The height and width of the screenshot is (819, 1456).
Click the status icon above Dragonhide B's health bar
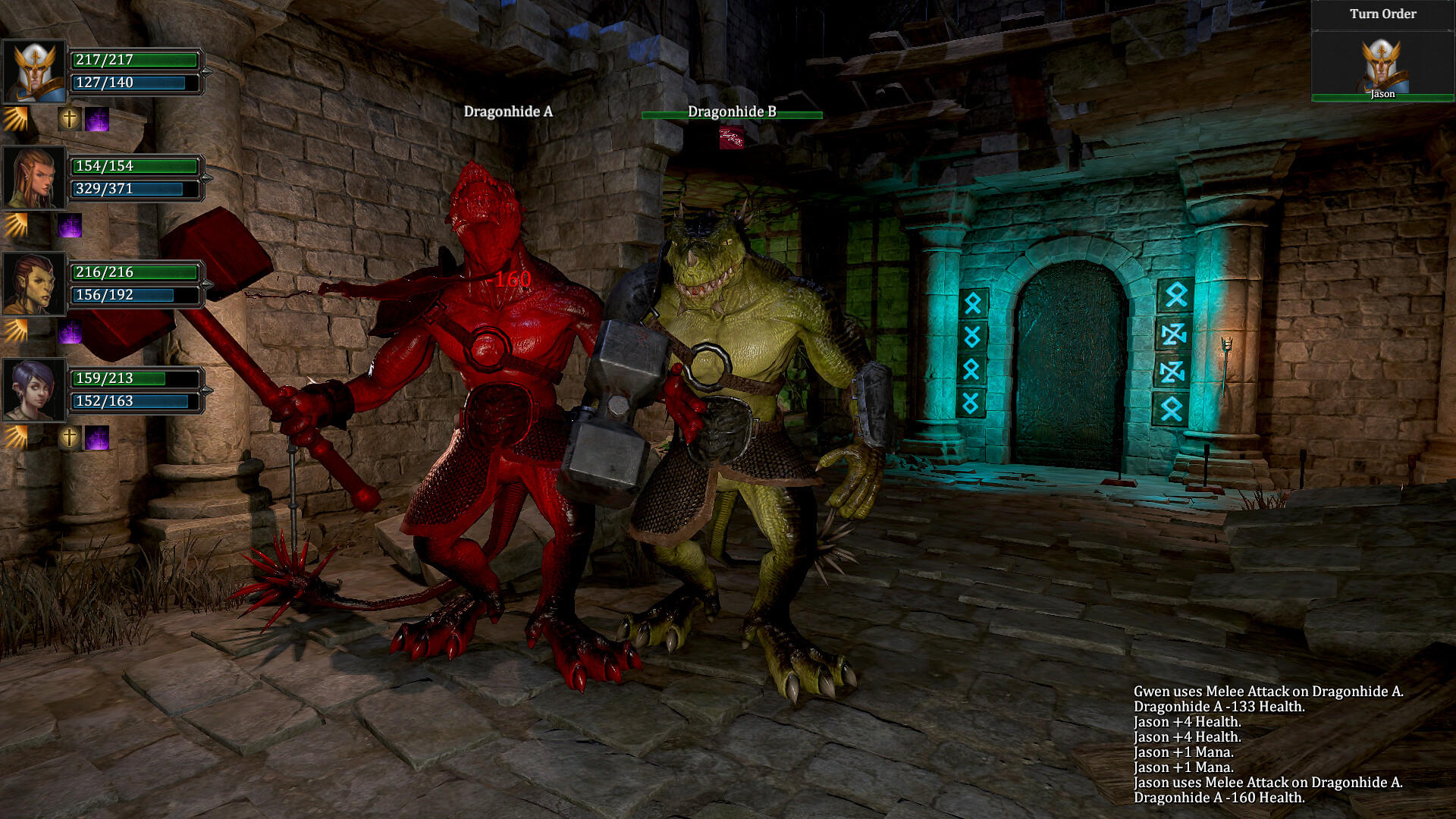coord(730,139)
